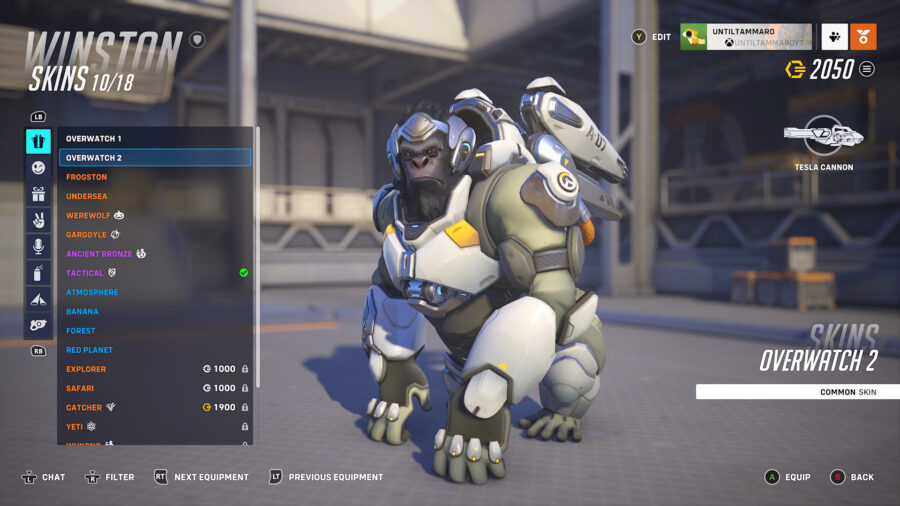Open the currency menu beside 2050
This screenshot has height=506, width=900.
(x=867, y=69)
